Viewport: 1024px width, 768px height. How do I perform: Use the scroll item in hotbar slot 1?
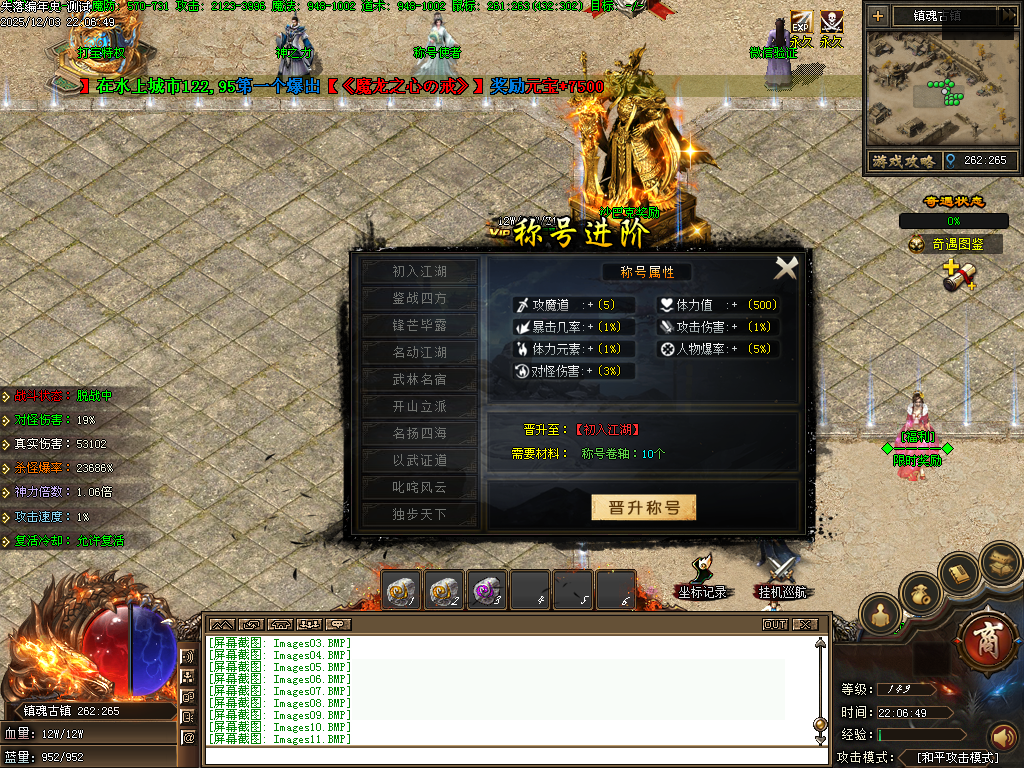[x=401, y=591]
